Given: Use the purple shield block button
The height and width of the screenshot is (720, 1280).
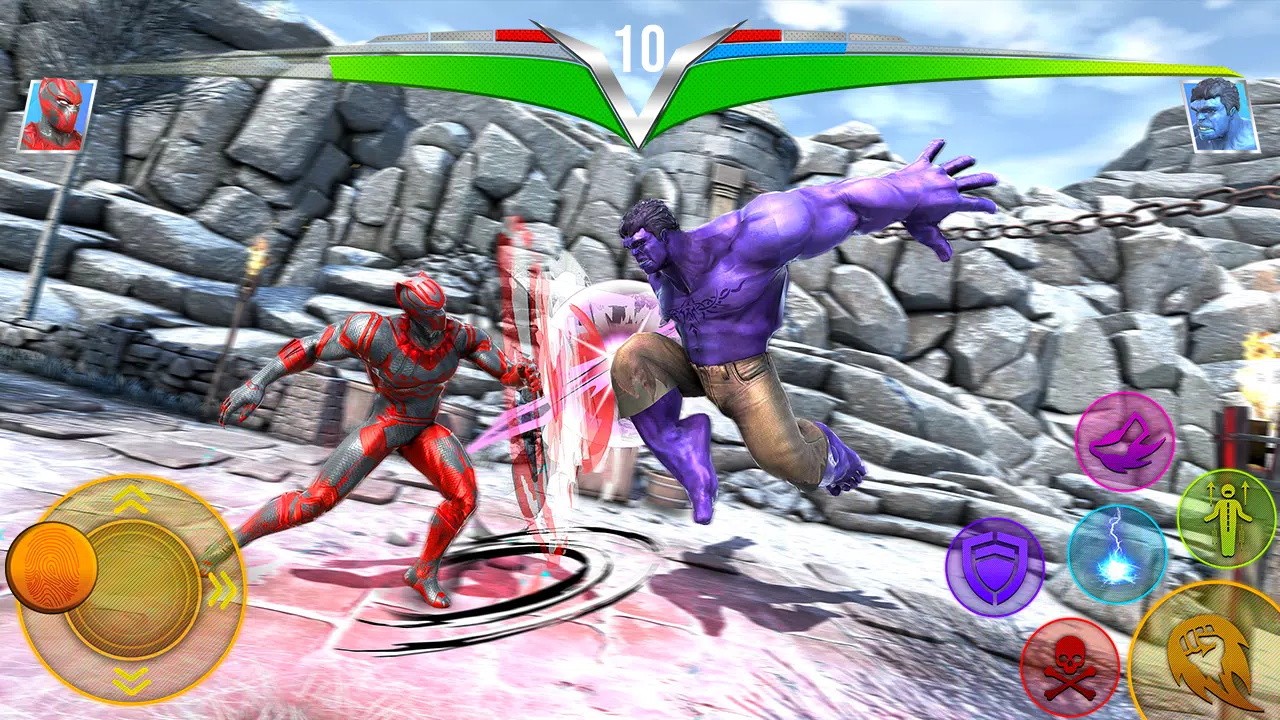Looking at the screenshot, I should pos(994,567).
